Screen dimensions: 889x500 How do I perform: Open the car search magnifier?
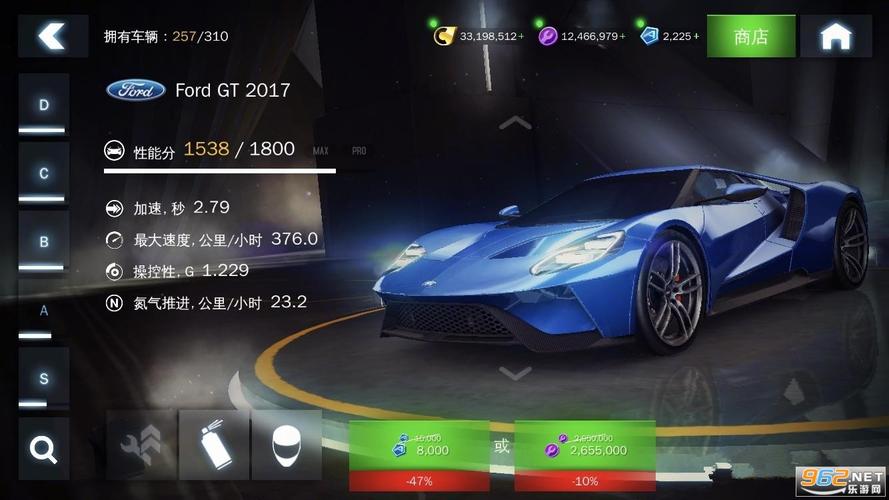(44, 448)
